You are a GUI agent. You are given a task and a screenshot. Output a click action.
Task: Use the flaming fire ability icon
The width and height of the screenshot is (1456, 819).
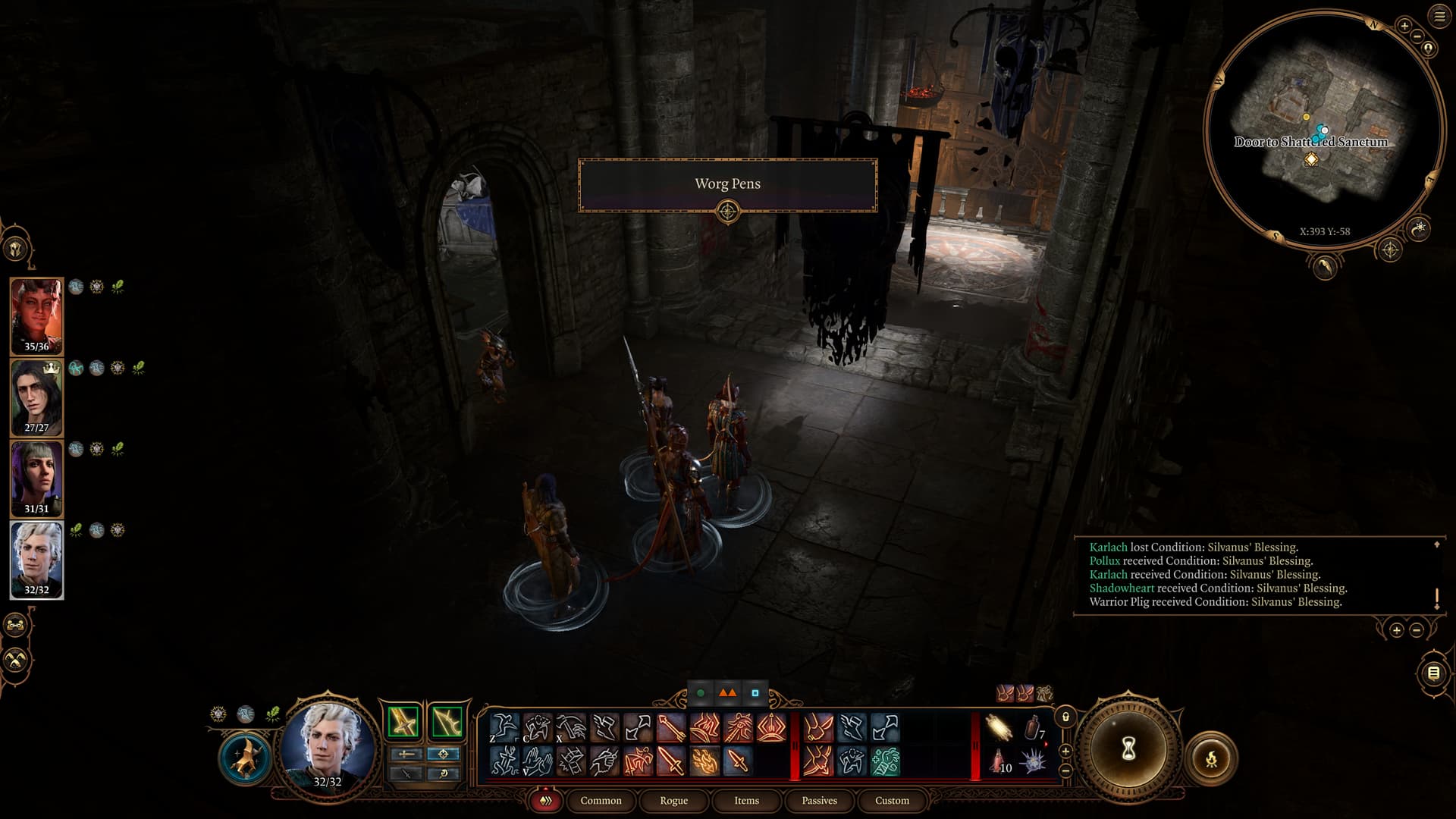tap(704, 761)
